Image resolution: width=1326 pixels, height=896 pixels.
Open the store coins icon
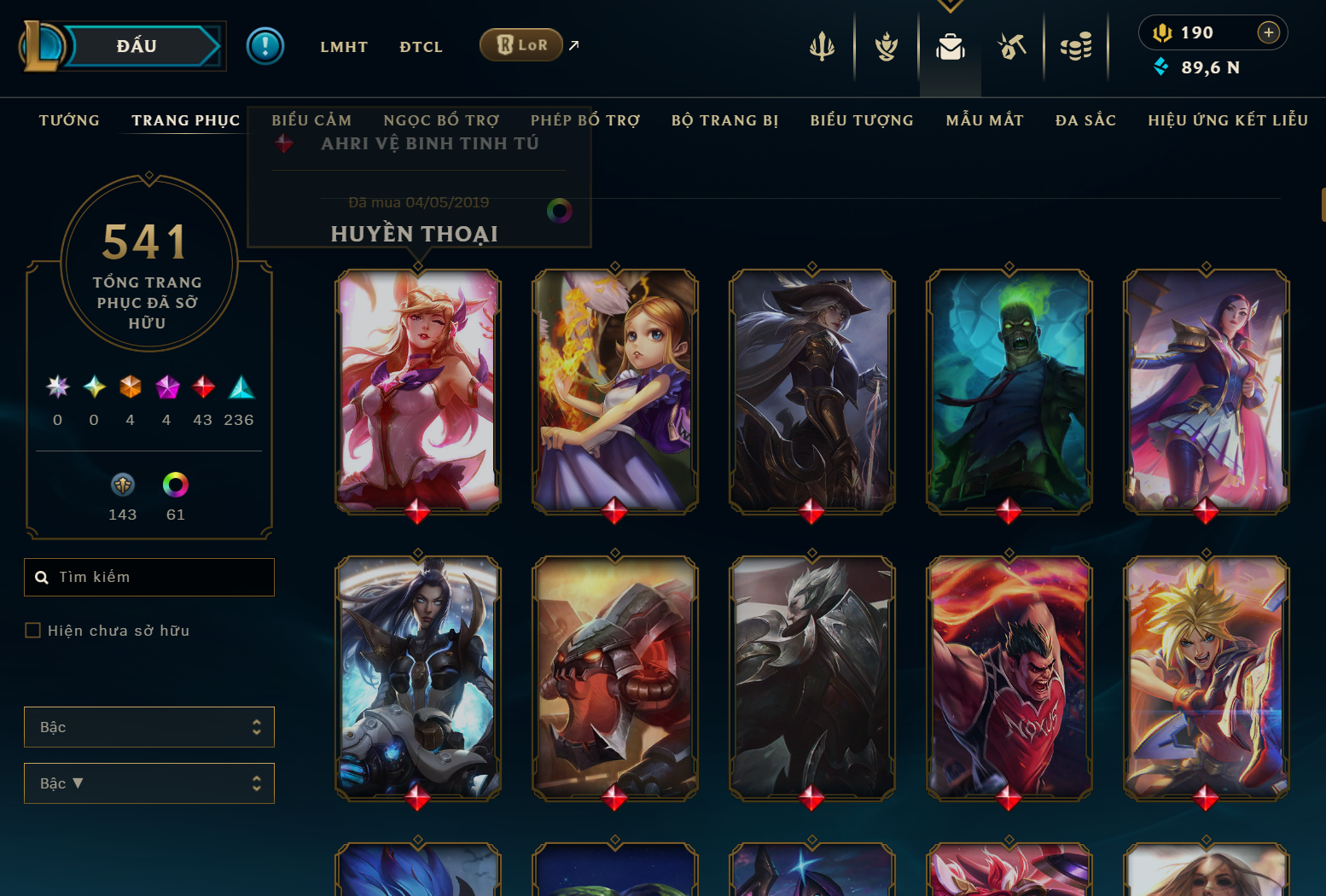pos(1076,47)
